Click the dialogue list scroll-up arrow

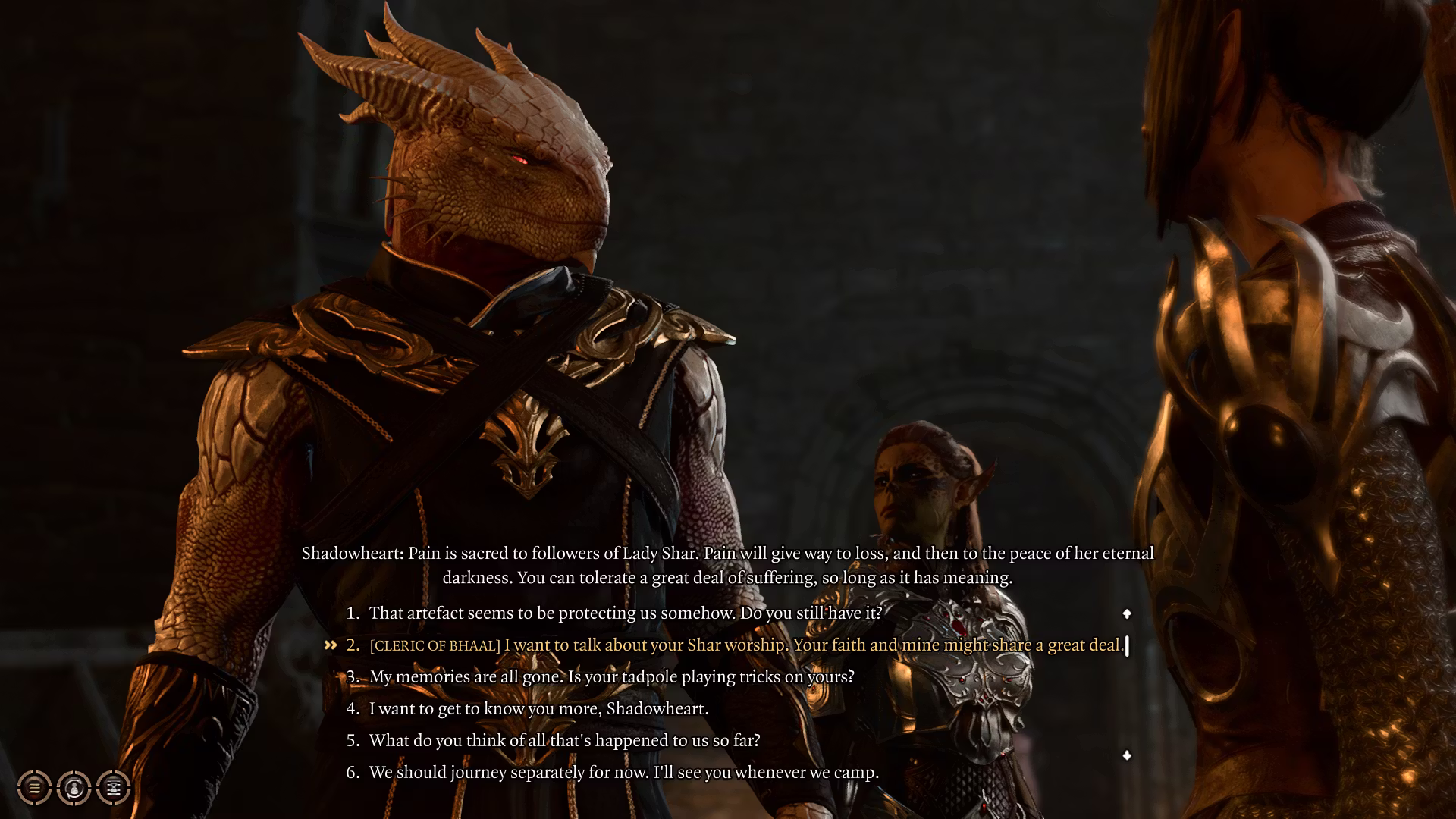pos(1127,613)
